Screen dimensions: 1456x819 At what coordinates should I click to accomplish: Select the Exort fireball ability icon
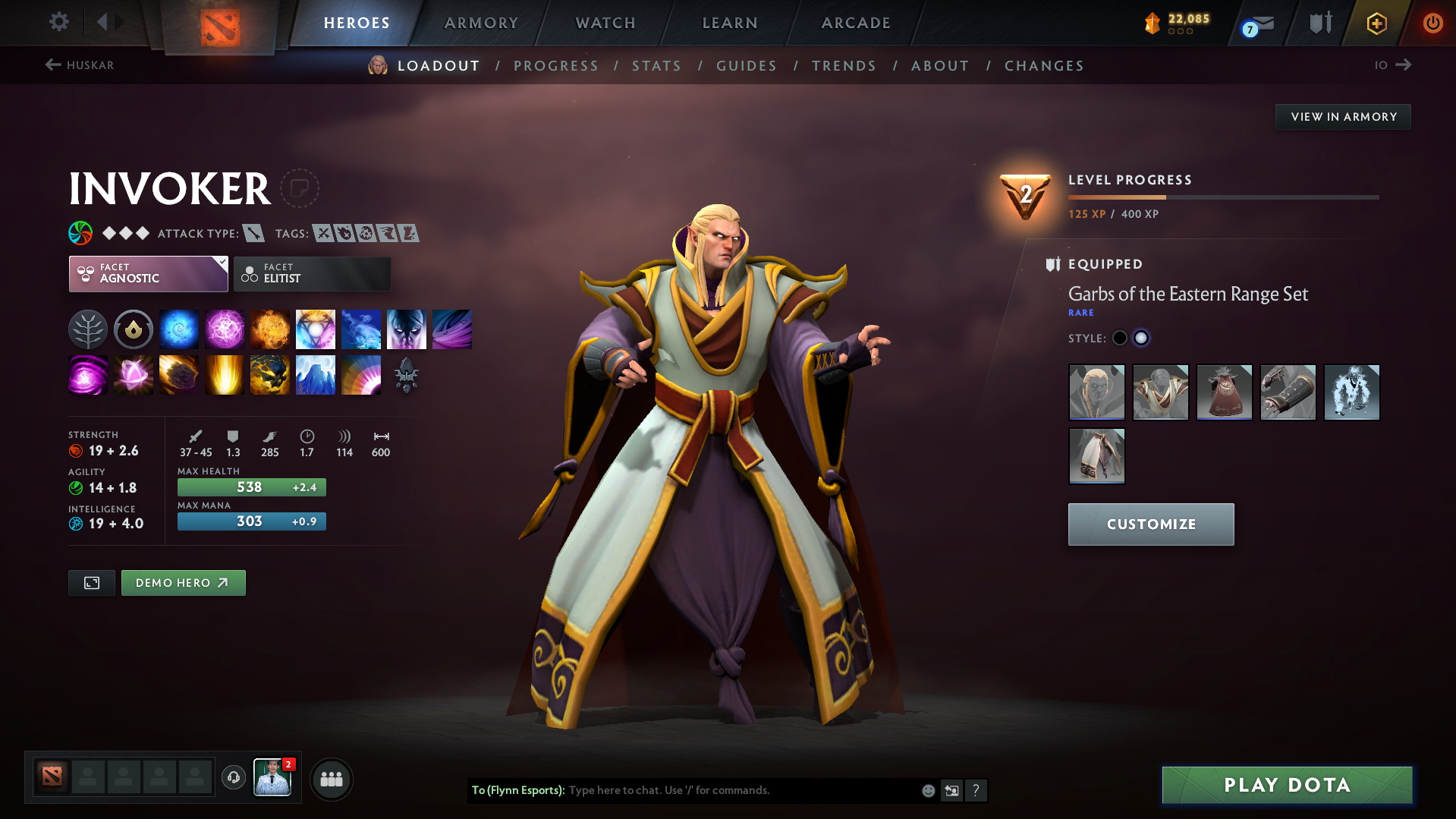(x=270, y=329)
